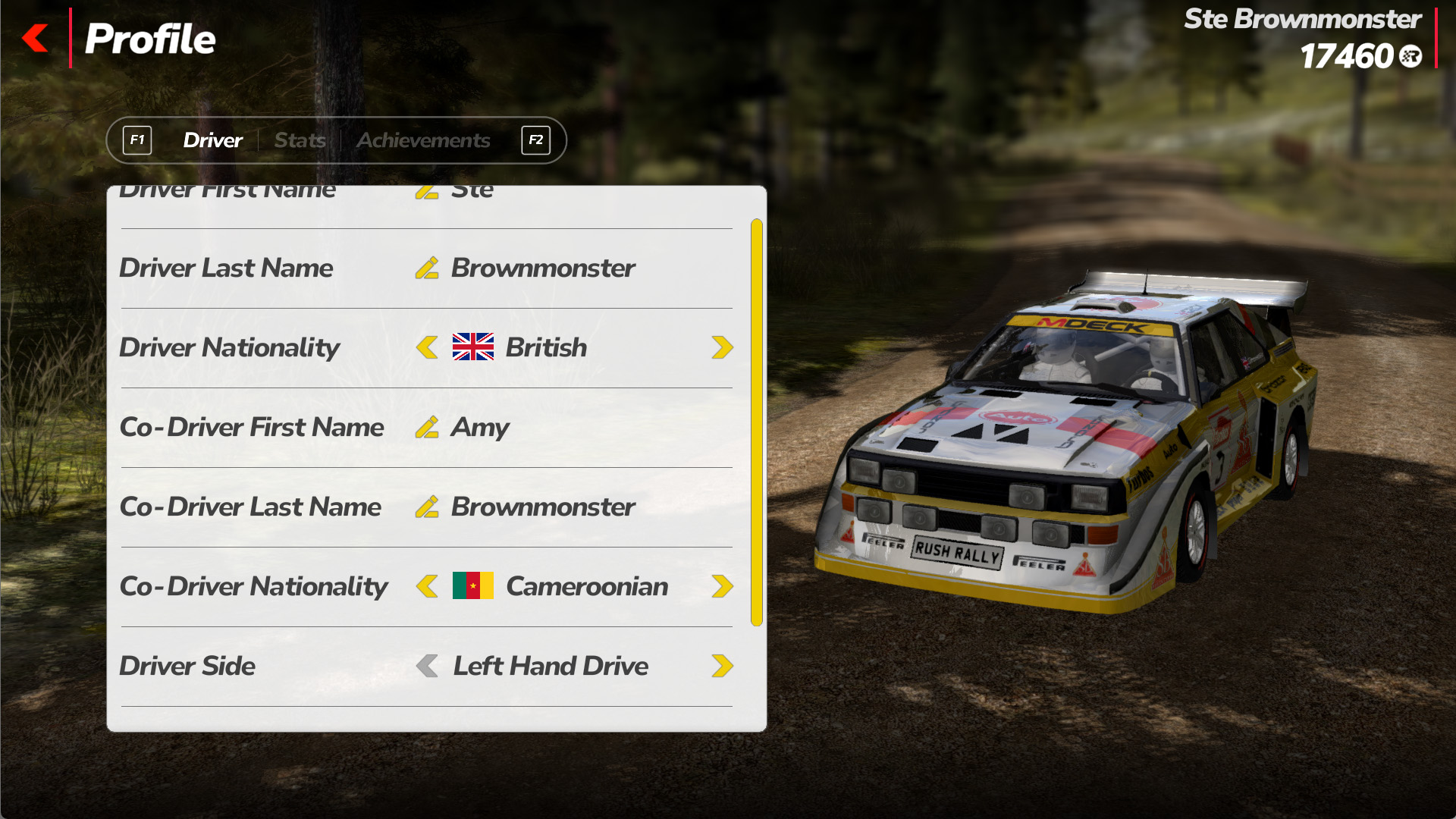The height and width of the screenshot is (819, 1456).
Task: Click the yellow profile list scrollbar
Action: [x=756, y=422]
